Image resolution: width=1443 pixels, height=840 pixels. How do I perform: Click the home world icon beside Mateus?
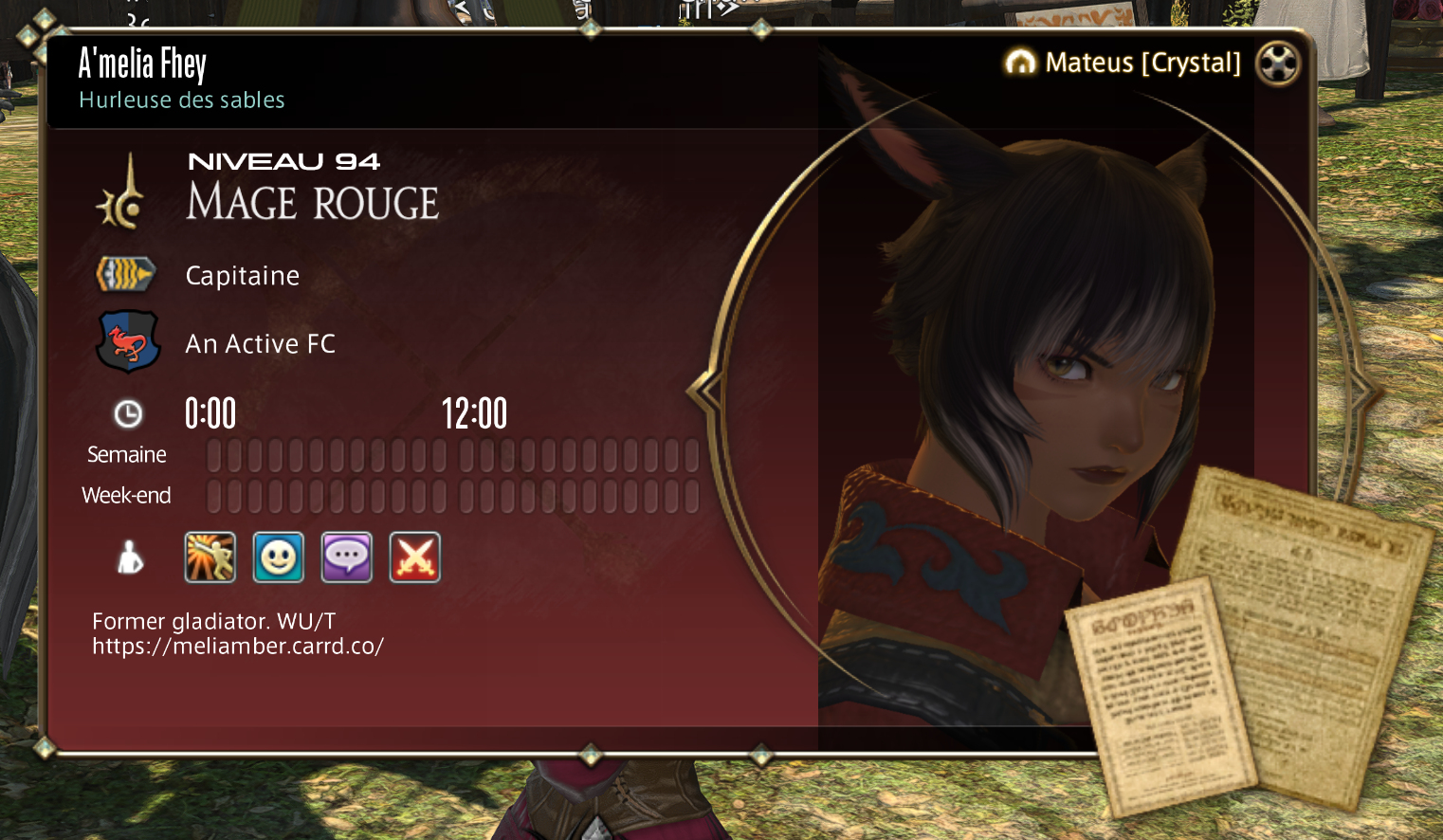coord(1020,63)
